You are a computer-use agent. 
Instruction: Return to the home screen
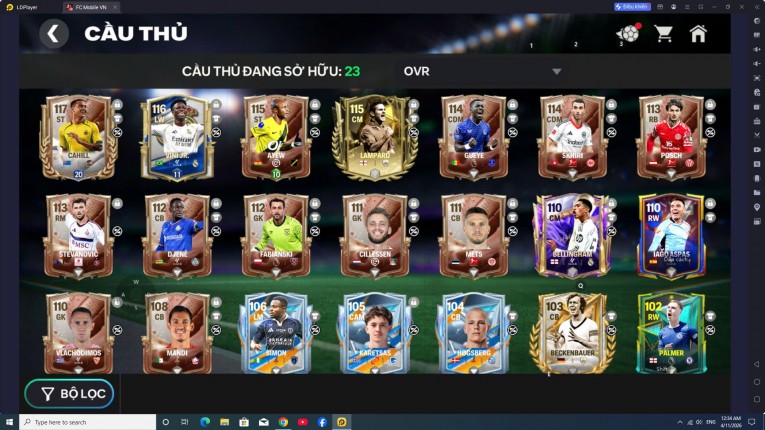[x=698, y=34]
